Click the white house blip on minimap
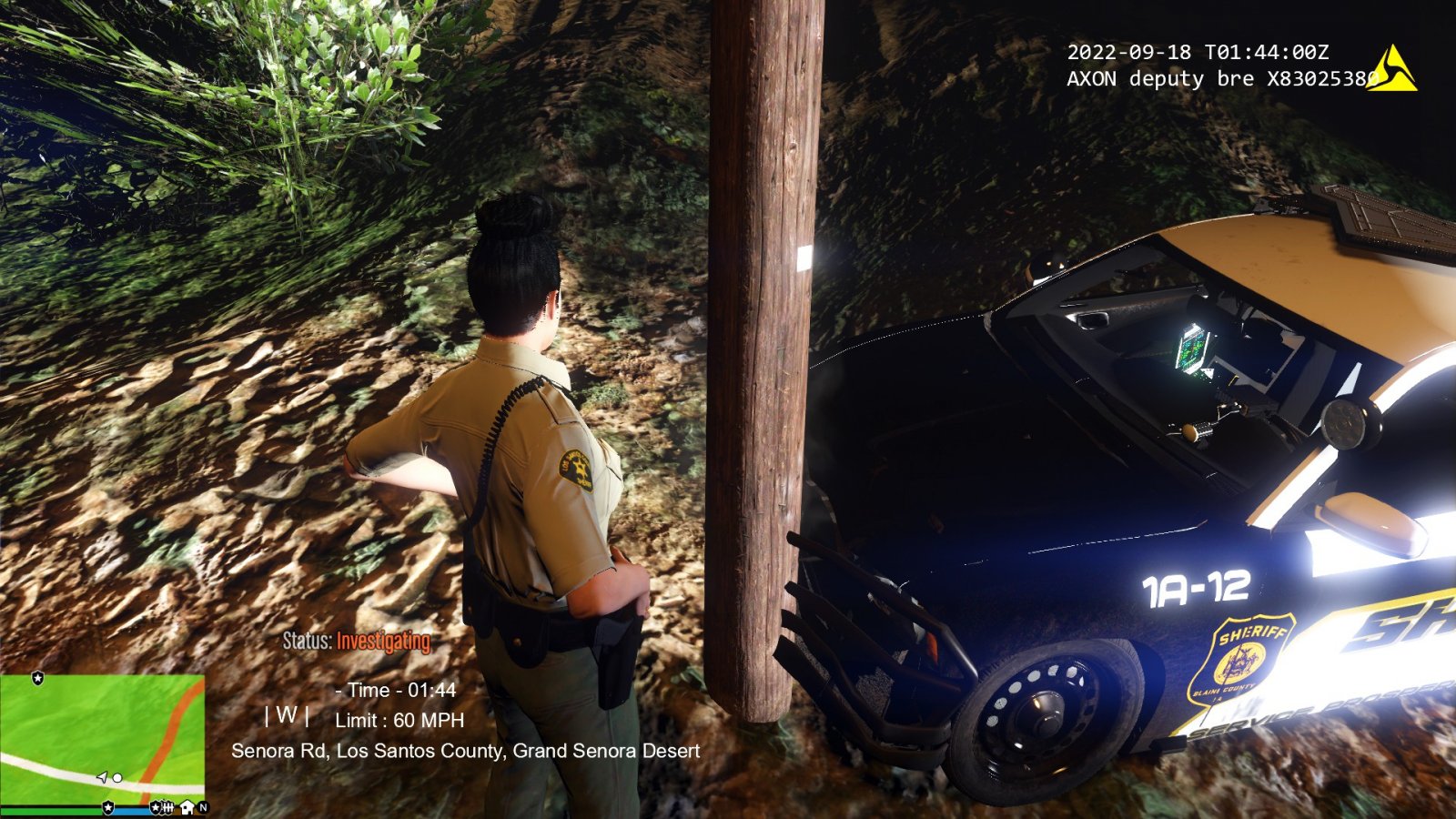The height and width of the screenshot is (819, 1456). coord(187,807)
